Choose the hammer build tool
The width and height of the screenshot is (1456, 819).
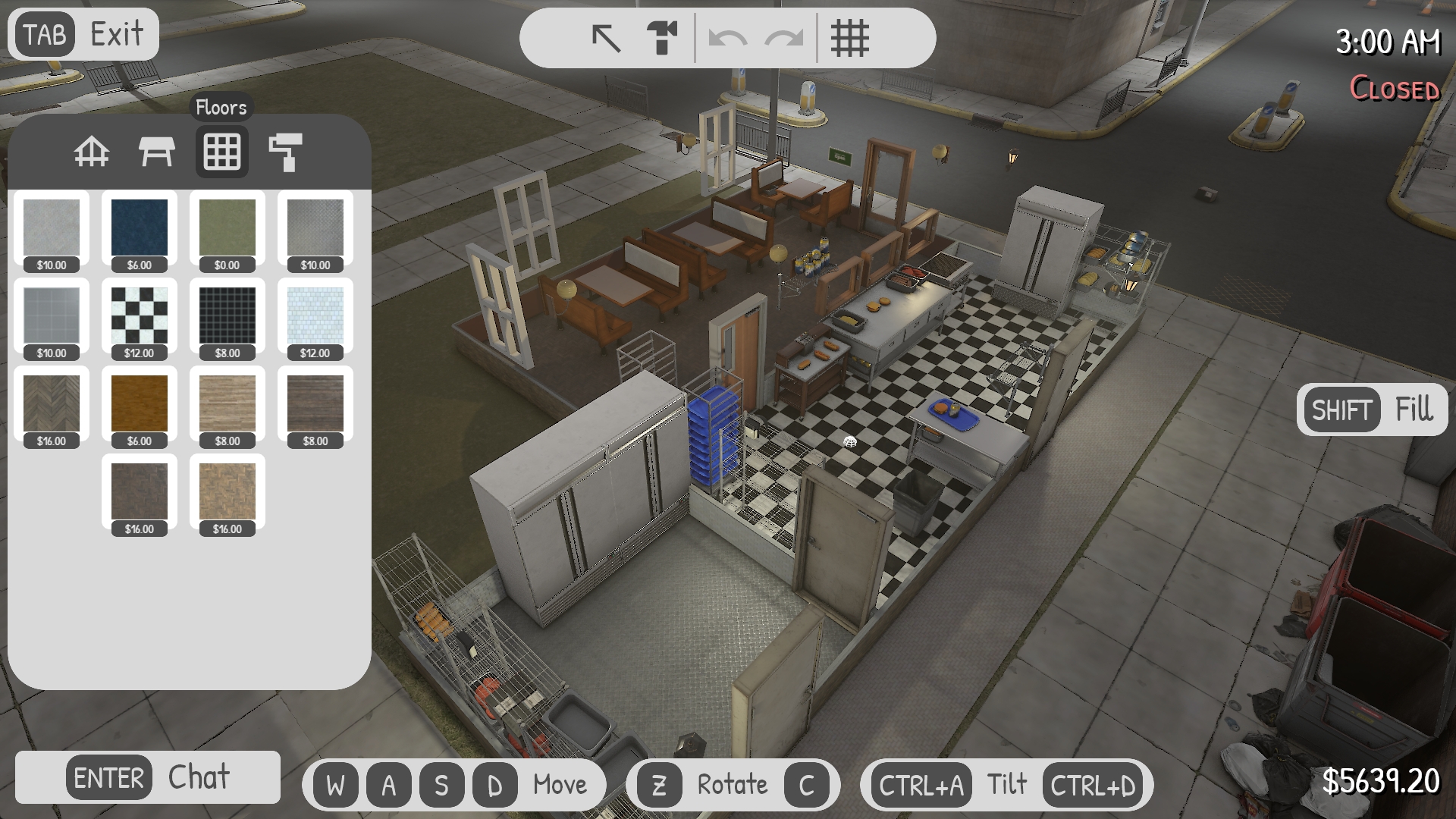click(x=662, y=38)
